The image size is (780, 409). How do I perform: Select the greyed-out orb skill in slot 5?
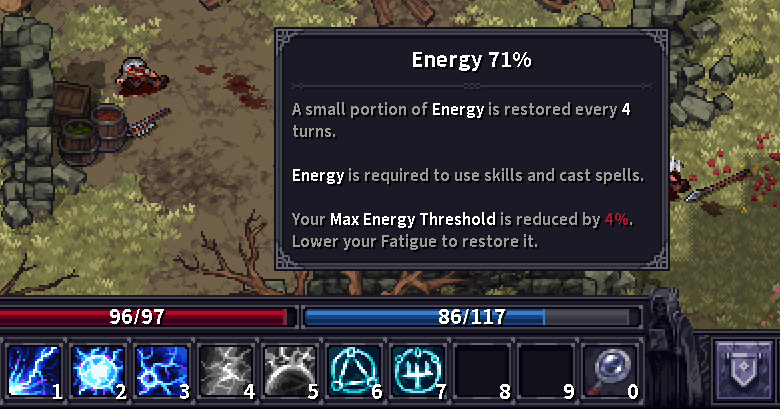tap(289, 371)
